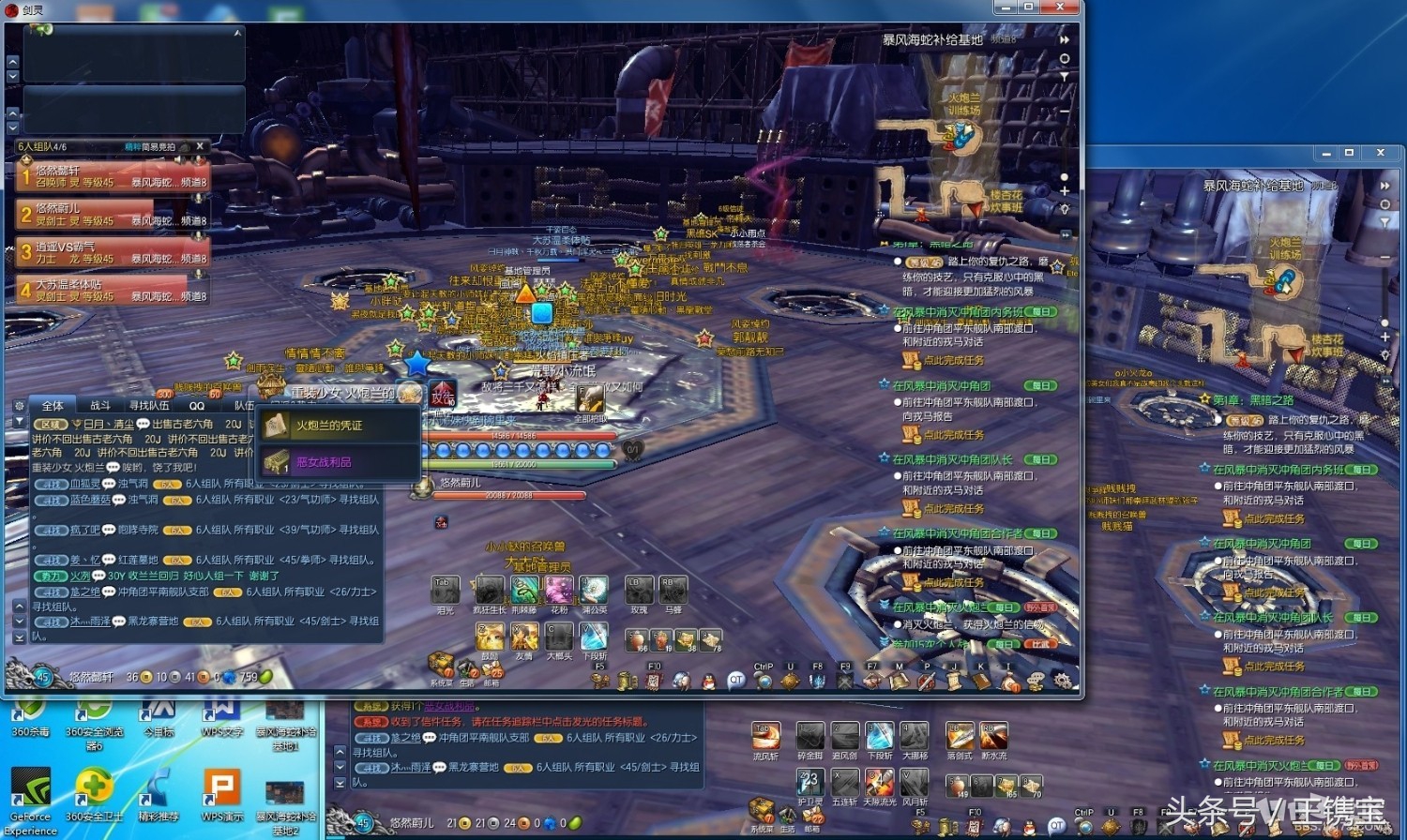Cast the 蒲公英 skill
The image size is (1407, 840).
tap(594, 592)
